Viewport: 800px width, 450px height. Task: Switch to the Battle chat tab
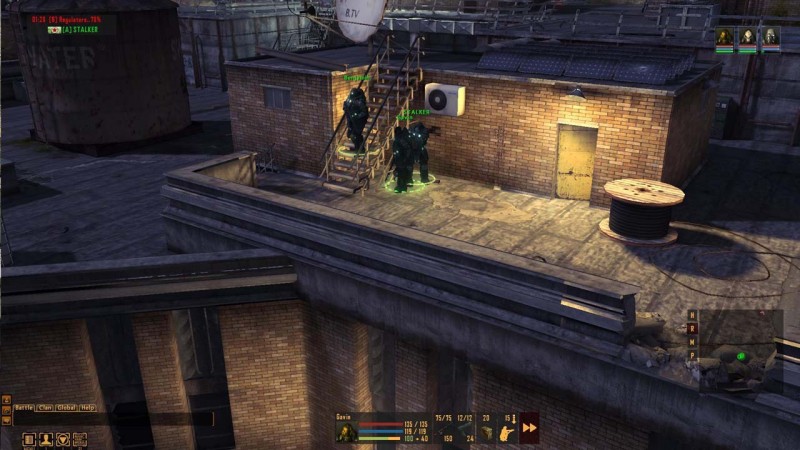[22, 407]
